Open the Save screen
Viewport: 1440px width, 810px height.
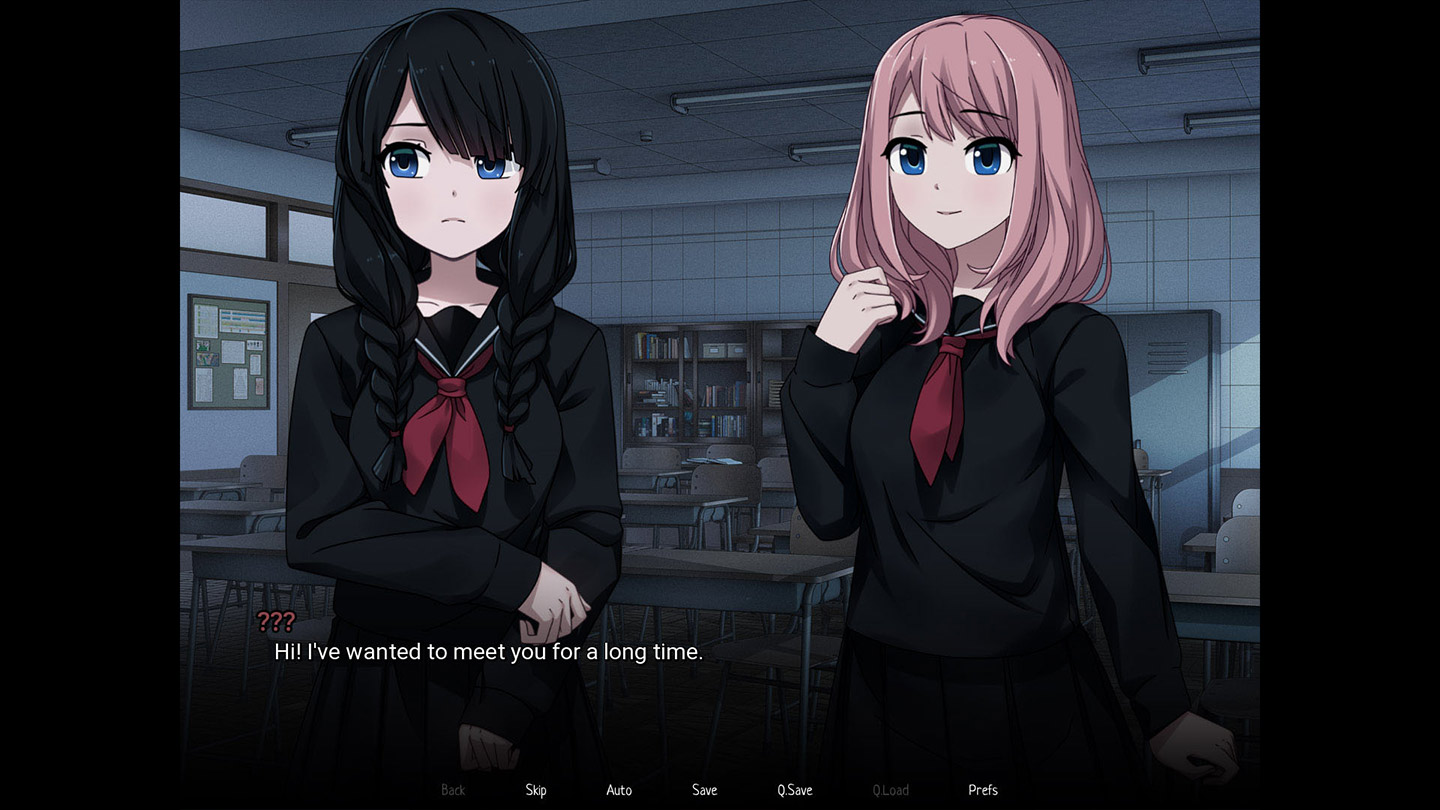tap(704, 789)
